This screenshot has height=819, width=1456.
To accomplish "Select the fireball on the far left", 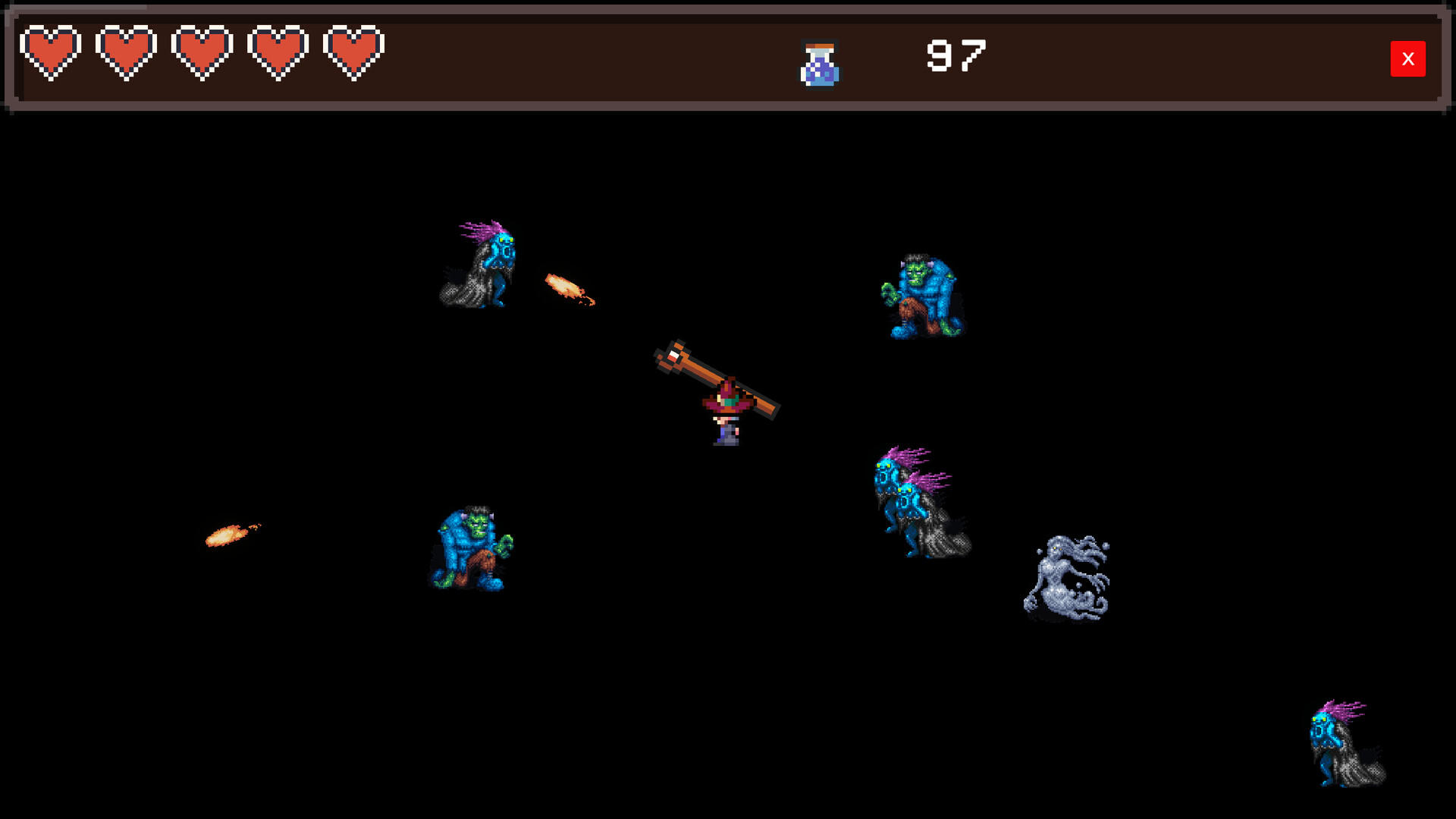I will (x=226, y=537).
